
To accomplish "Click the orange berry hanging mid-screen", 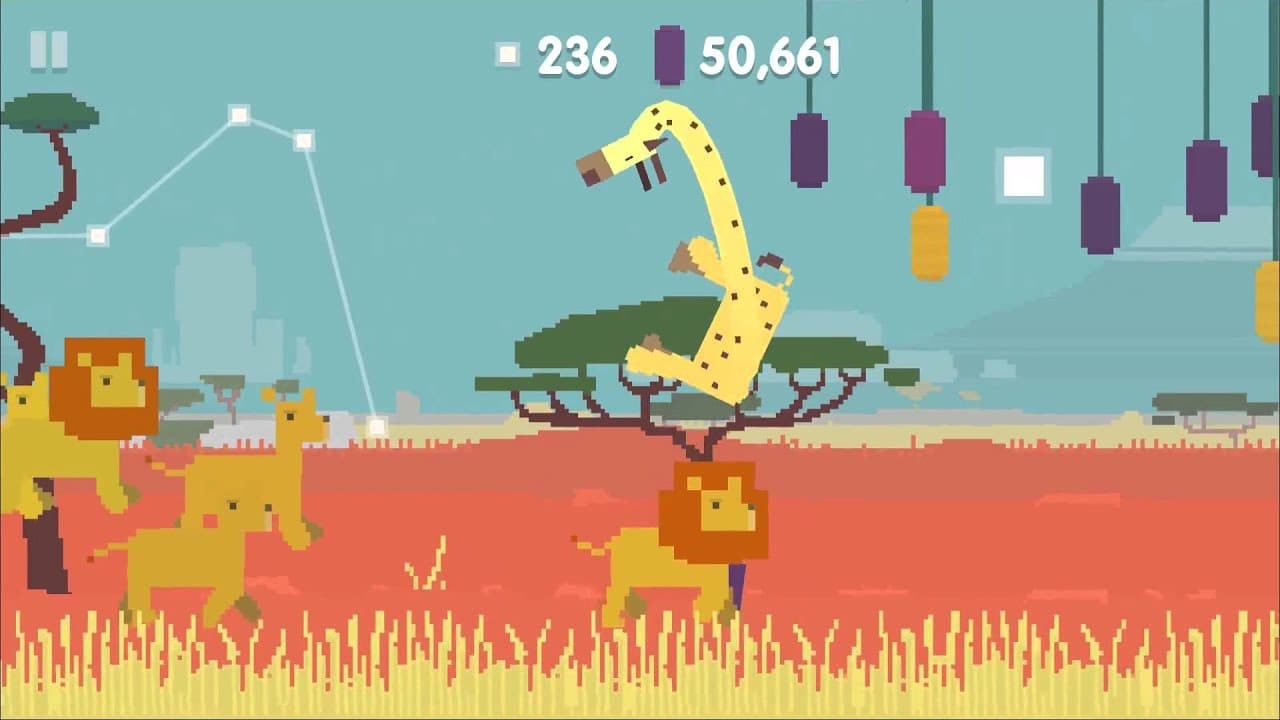I will [x=928, y=240].
